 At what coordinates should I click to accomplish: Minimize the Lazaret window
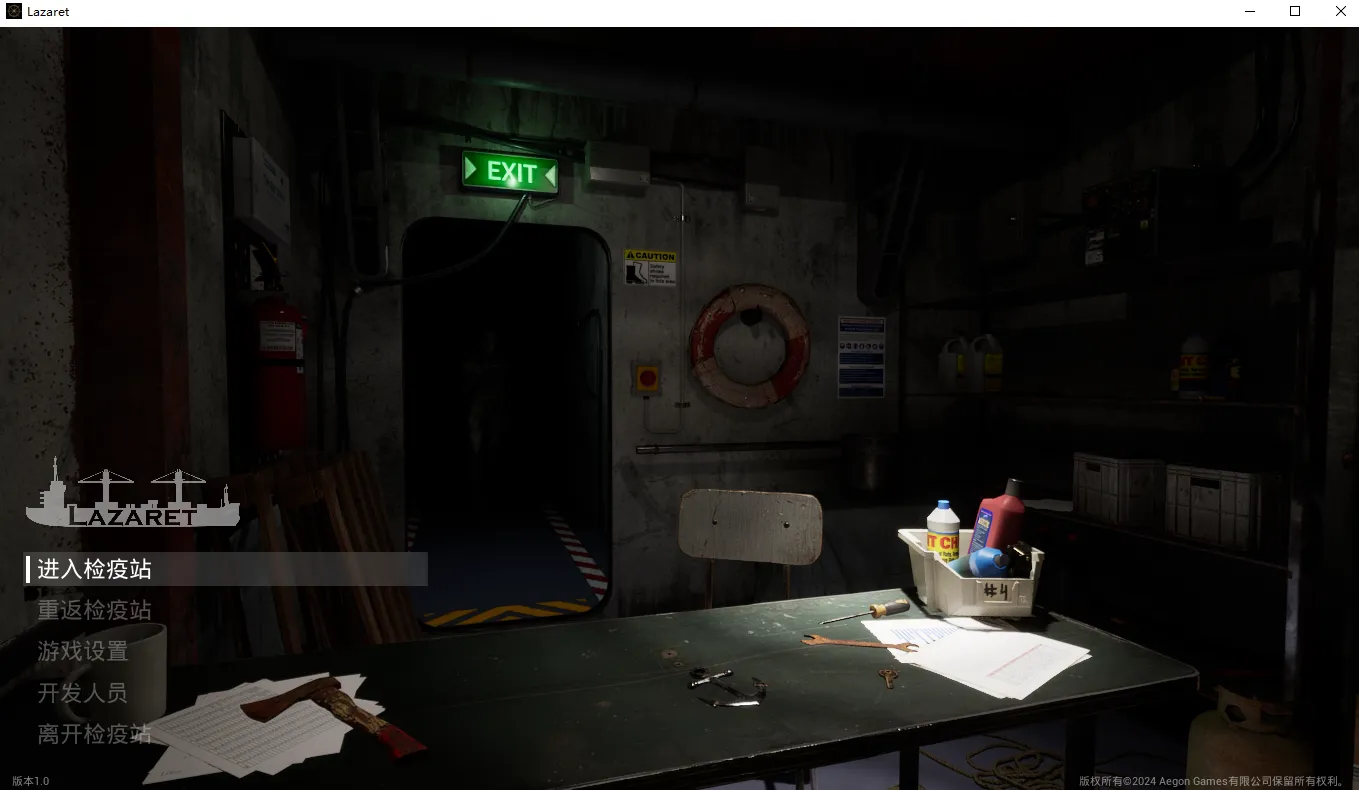(x=1250, y=12)
